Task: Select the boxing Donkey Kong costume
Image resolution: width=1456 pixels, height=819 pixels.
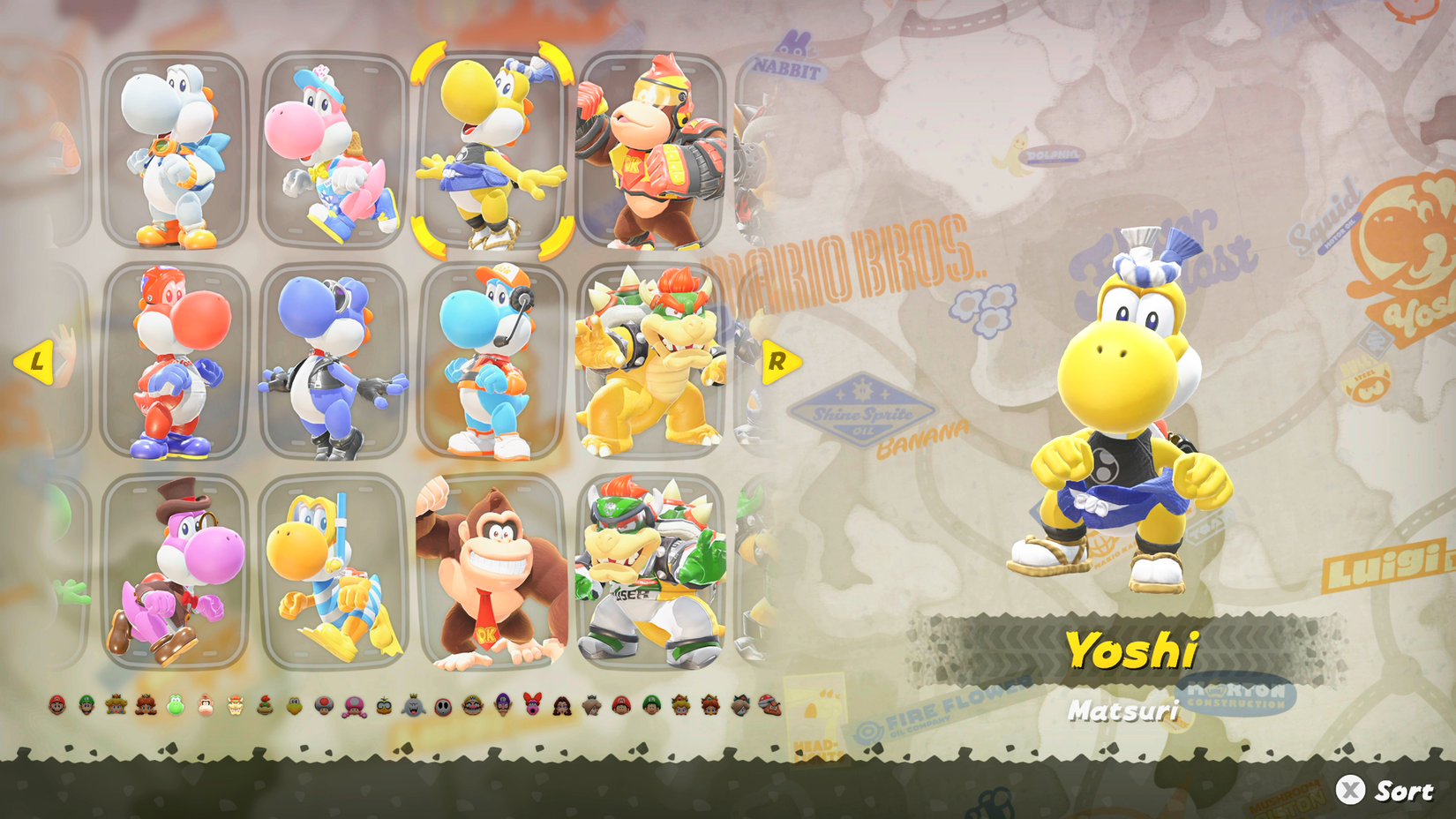Action: [x=649, y=150]
